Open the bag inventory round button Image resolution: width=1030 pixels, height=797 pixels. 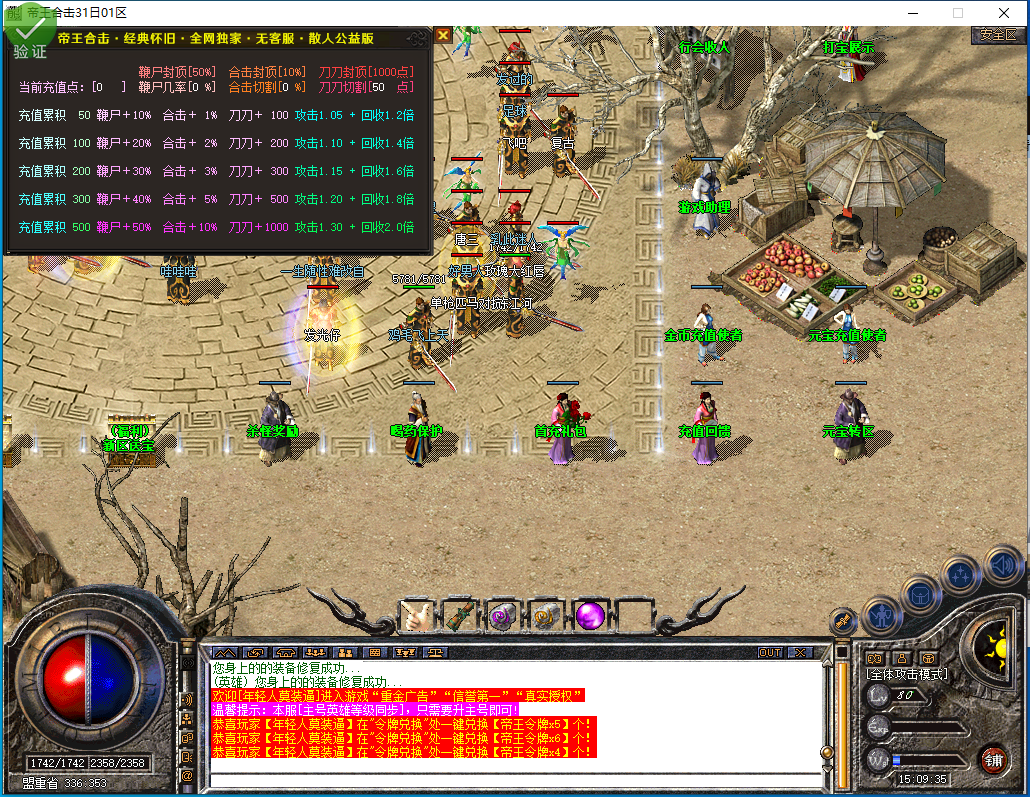click(920, 594)
